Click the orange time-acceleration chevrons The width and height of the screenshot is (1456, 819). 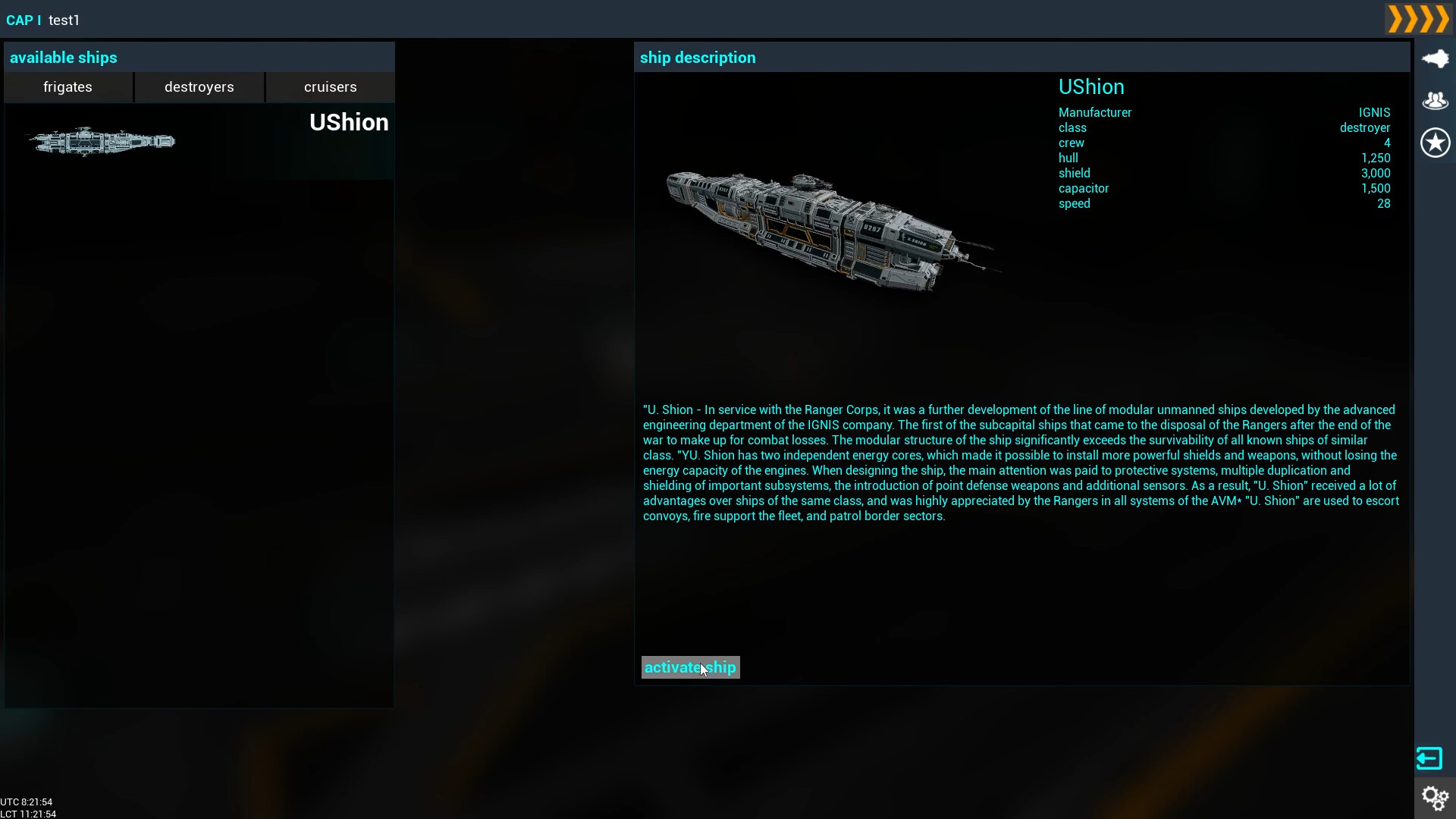(x=1417, y=19)
